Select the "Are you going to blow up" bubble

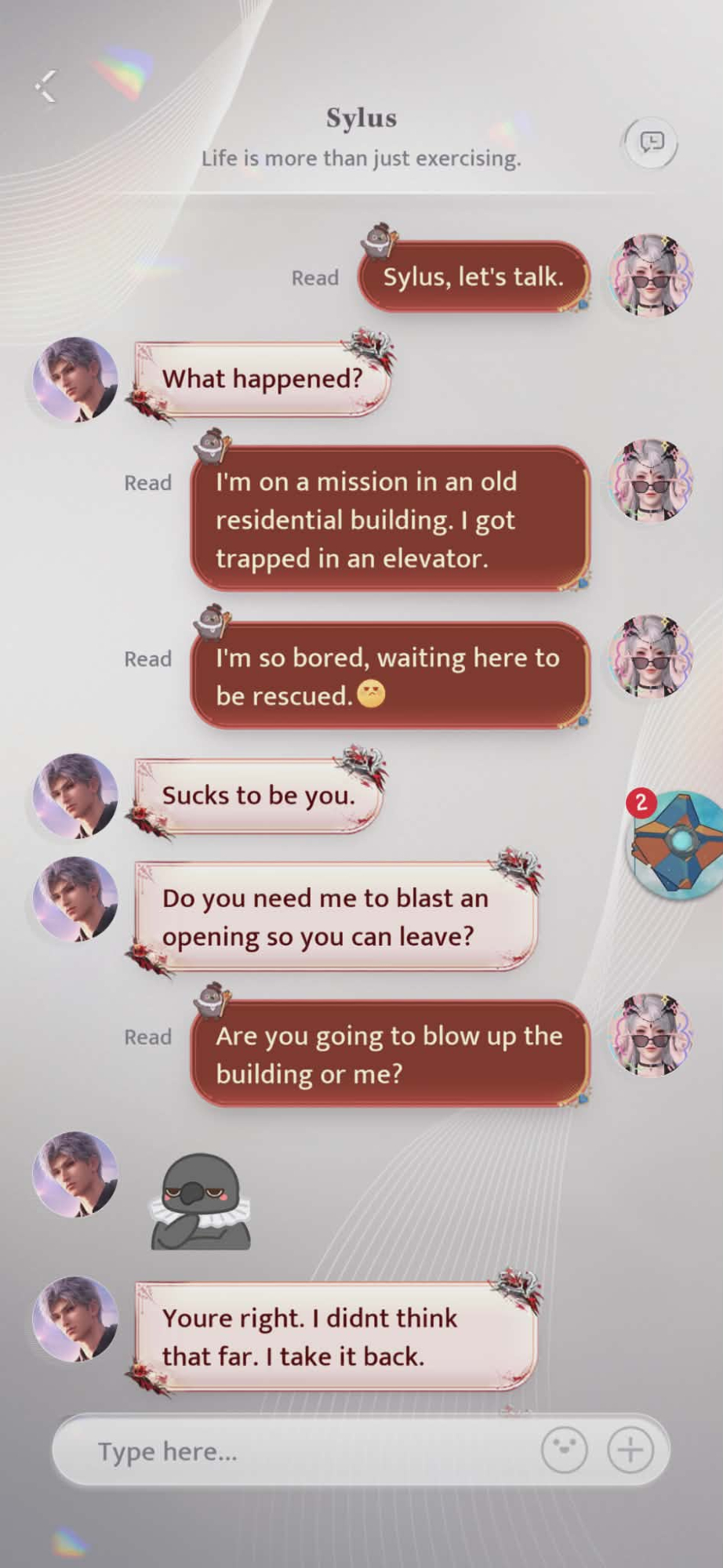389,1054
